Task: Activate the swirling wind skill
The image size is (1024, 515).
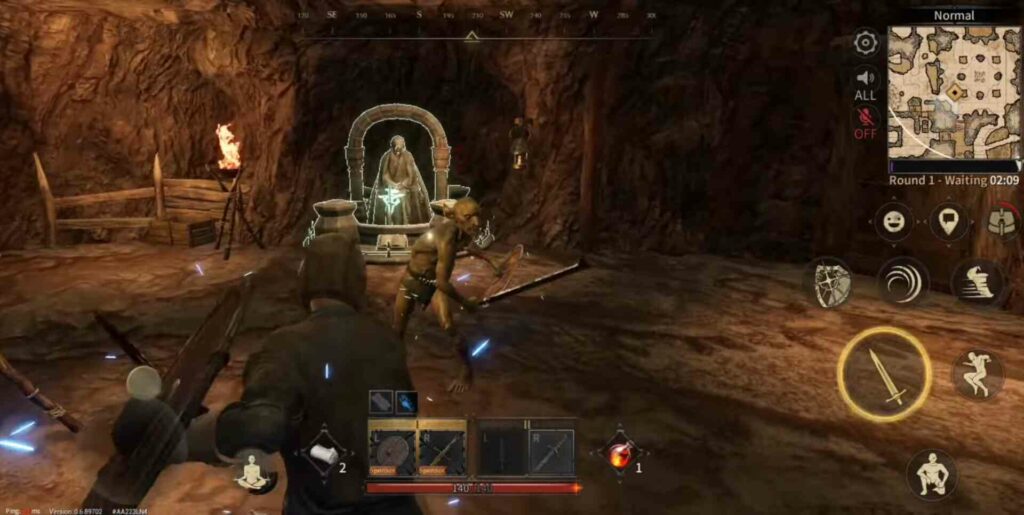Action: 903,281
